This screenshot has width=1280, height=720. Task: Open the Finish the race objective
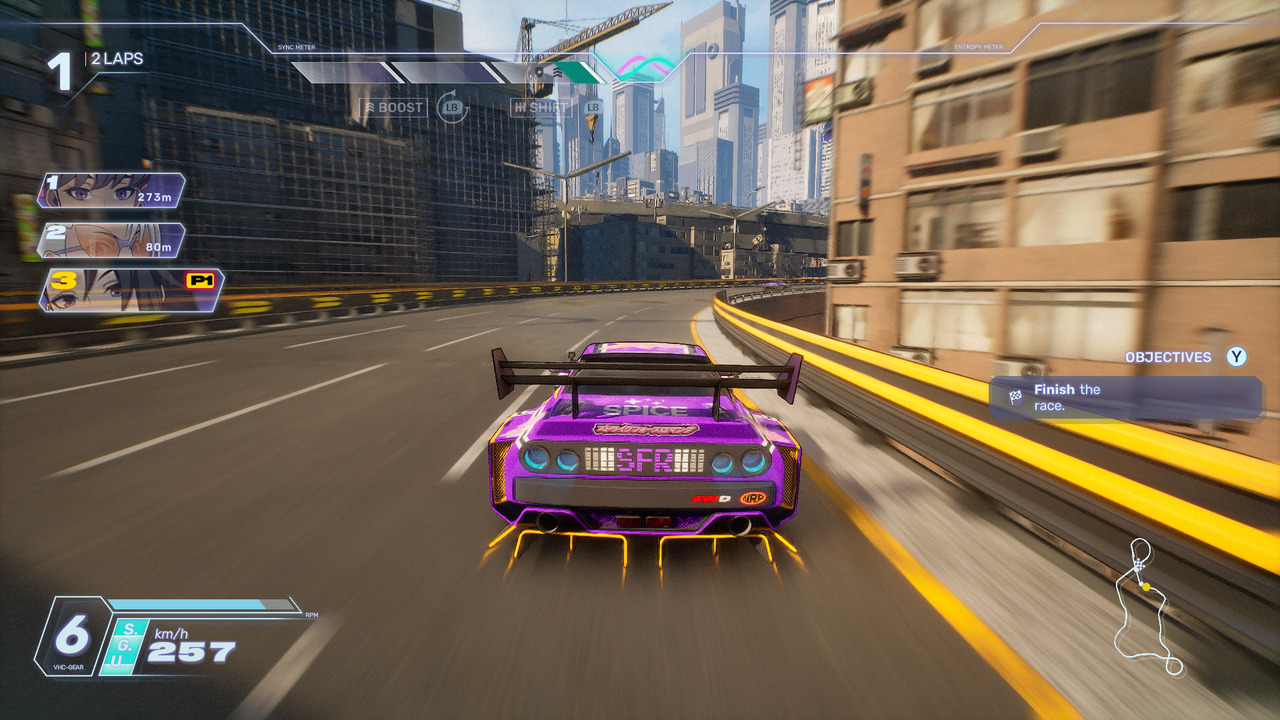pos(1125,398)
